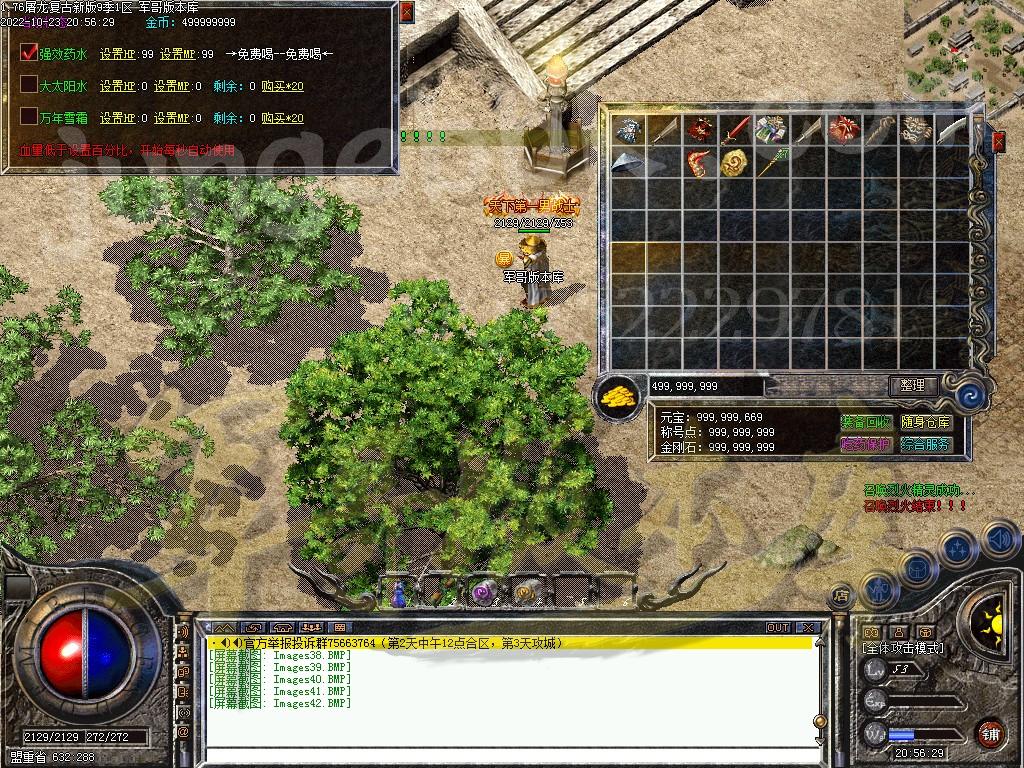Close the potion settings panel
This screenshot has width=1024, height=768.
[x=406, y=12]
